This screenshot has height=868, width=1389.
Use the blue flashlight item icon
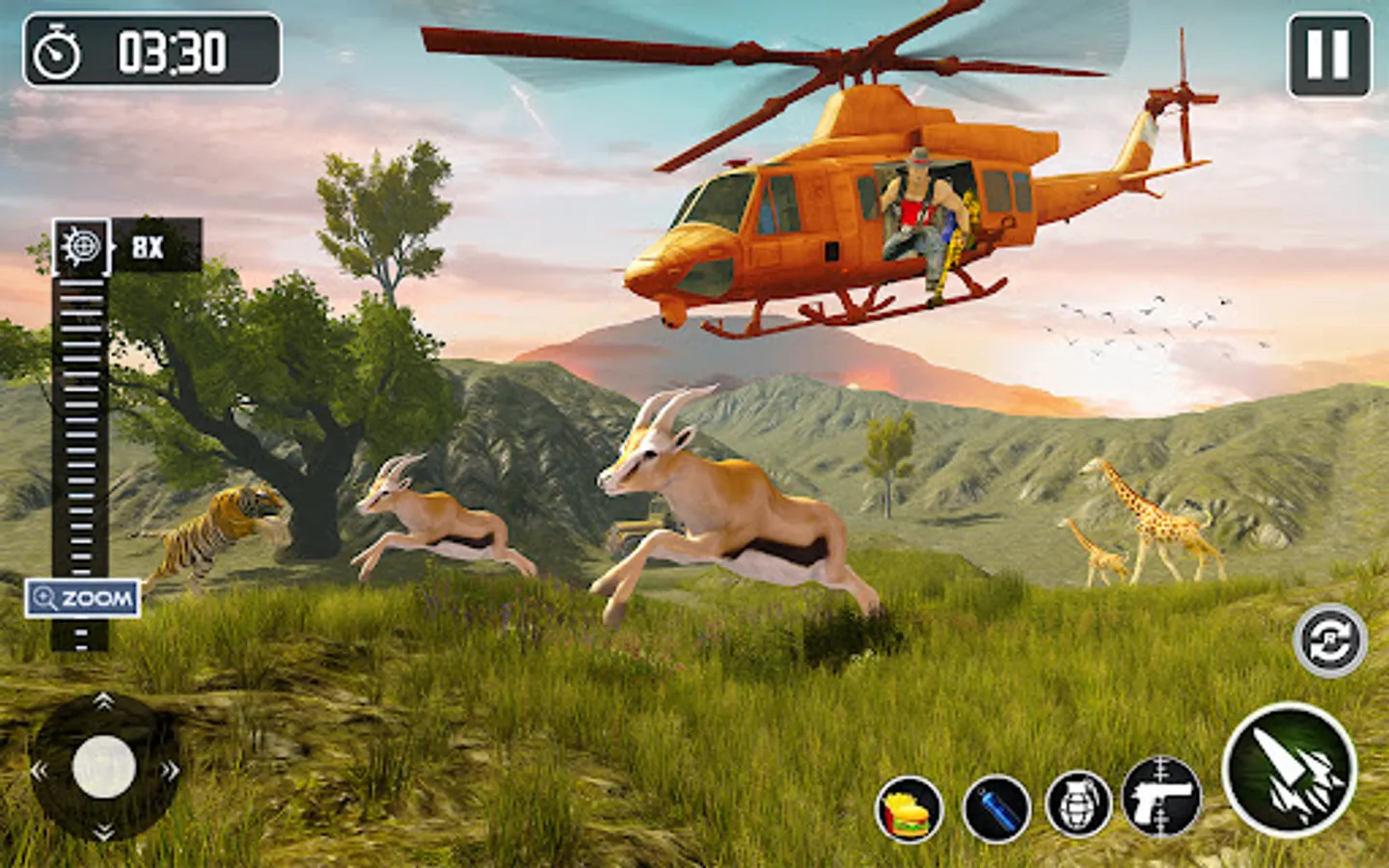(997, 808)
